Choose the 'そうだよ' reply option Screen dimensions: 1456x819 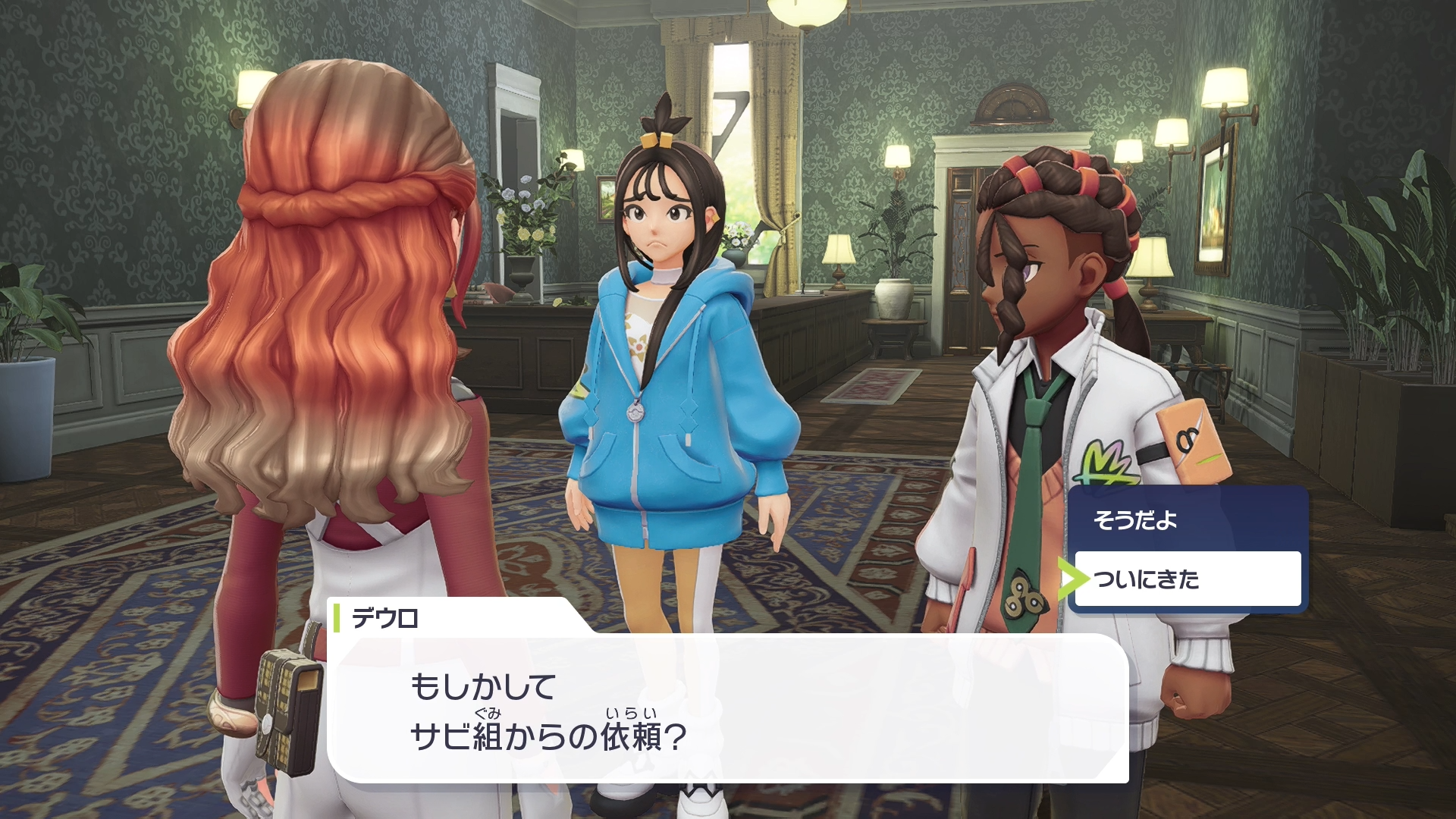1188,520
